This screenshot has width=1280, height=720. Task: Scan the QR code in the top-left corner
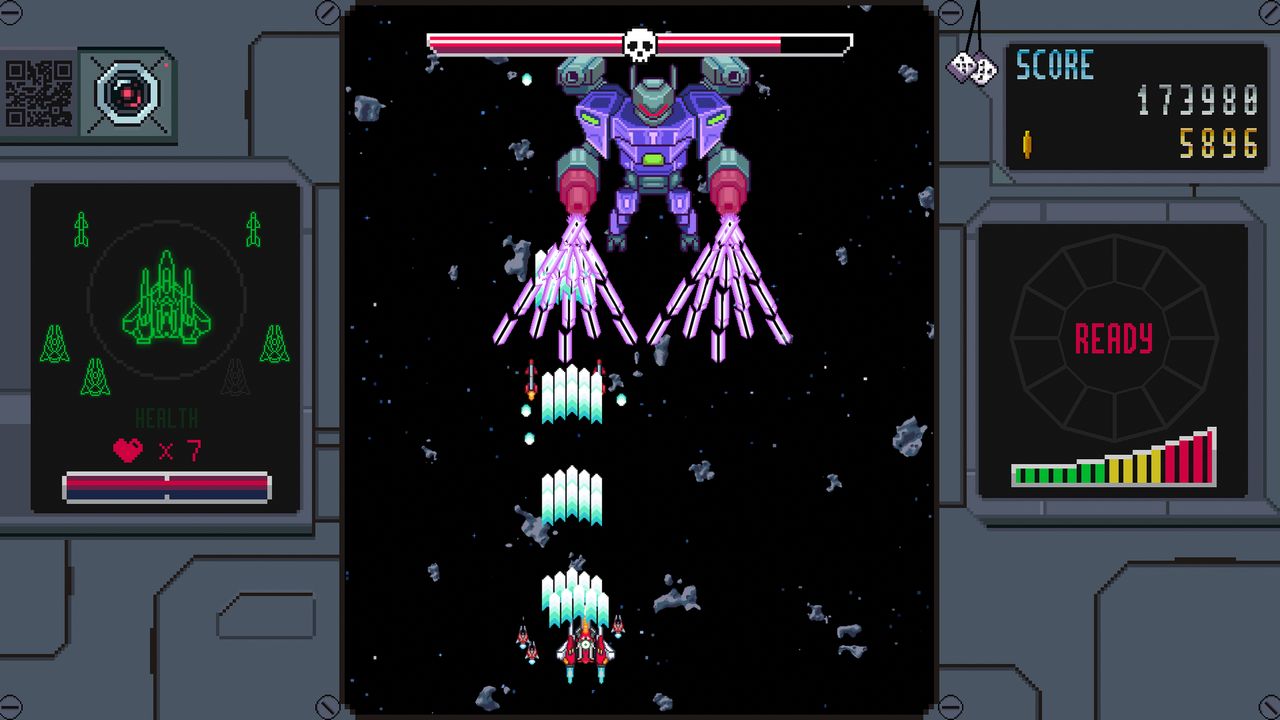(x=37, y=93)
